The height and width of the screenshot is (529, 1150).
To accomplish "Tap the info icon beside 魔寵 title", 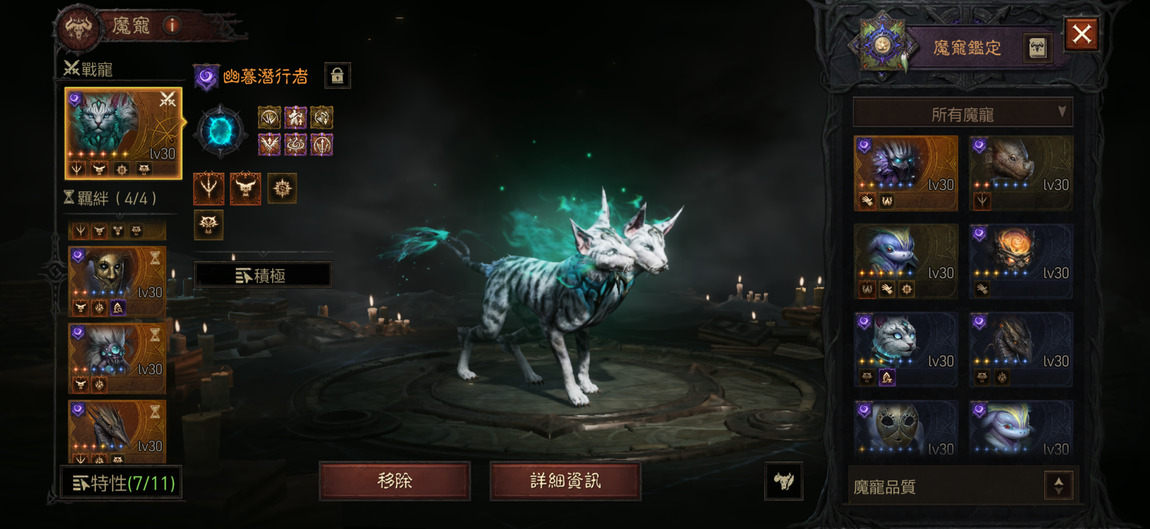I will 171,26.
